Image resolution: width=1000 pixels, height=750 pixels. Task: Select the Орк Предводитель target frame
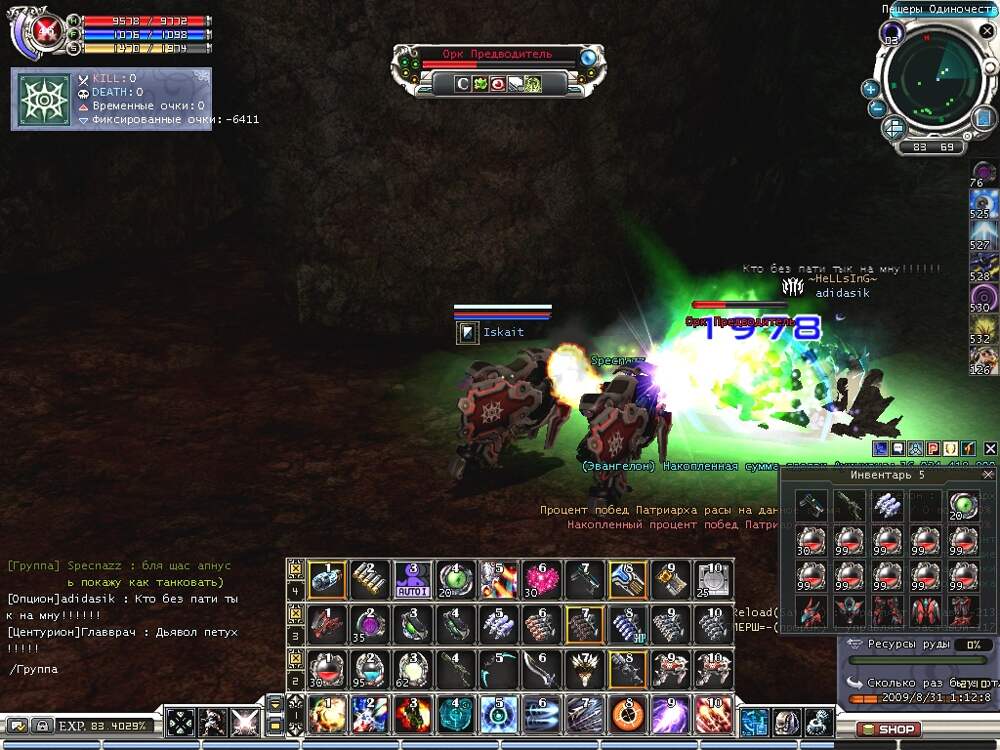click(x=498, y=55)
